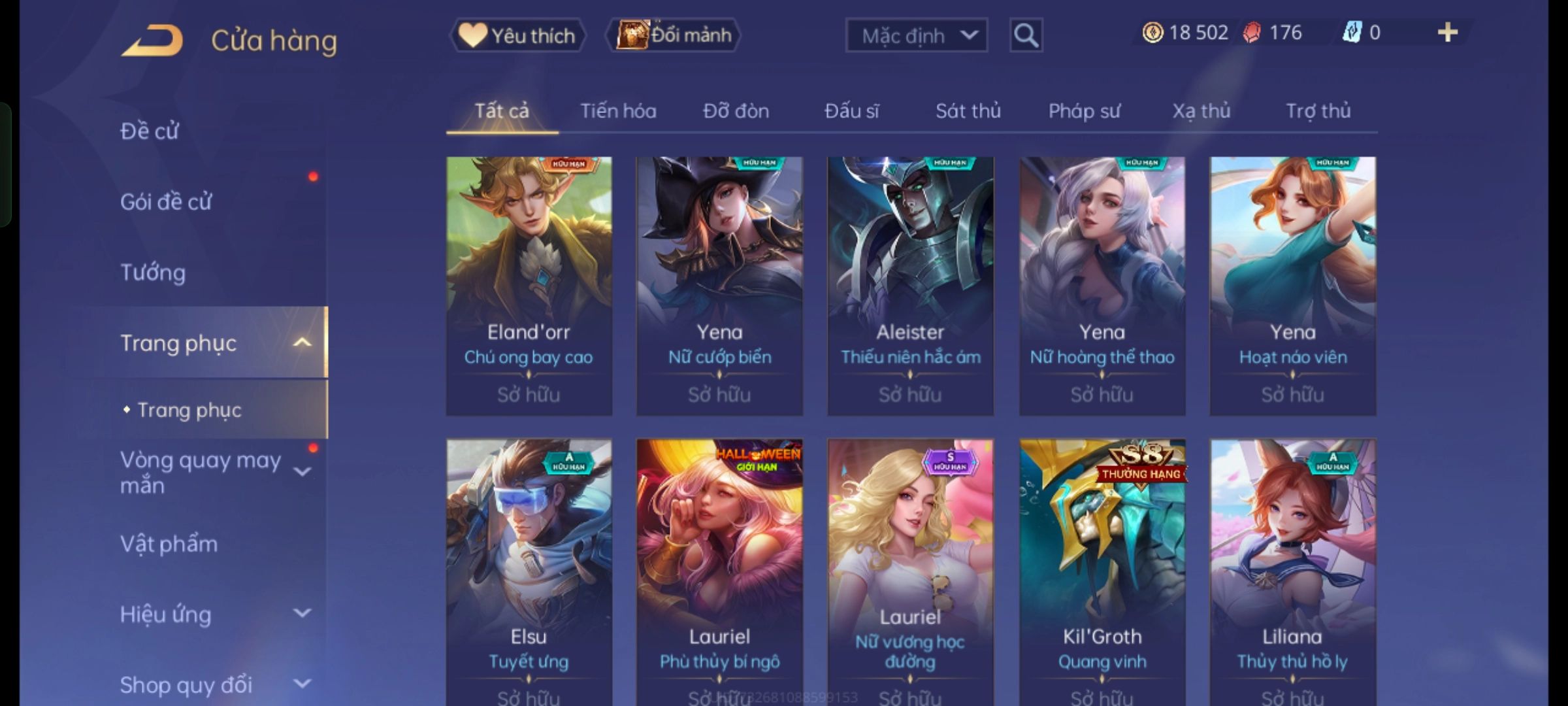1568x706 pixels.
Task: Click the magnifying glass search button
Action: click(x=1026, y=35)
